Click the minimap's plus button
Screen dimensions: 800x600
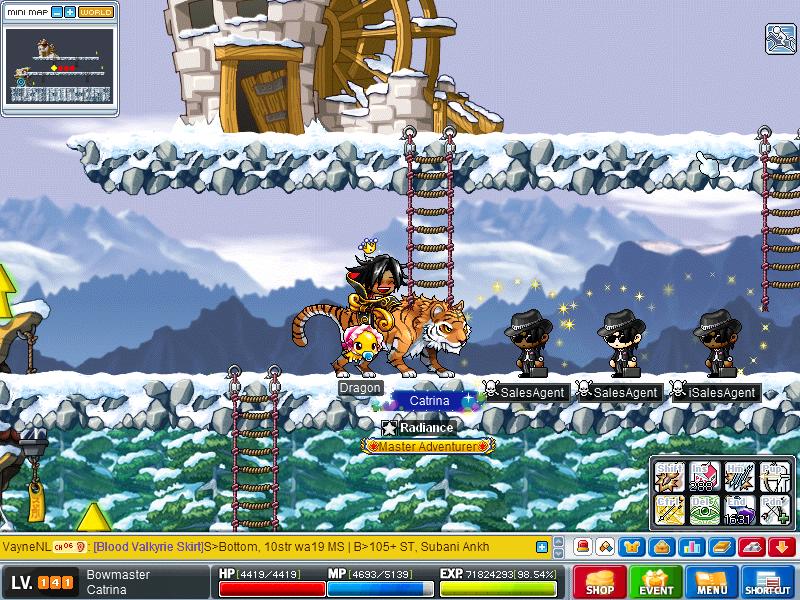coord(69,12)
